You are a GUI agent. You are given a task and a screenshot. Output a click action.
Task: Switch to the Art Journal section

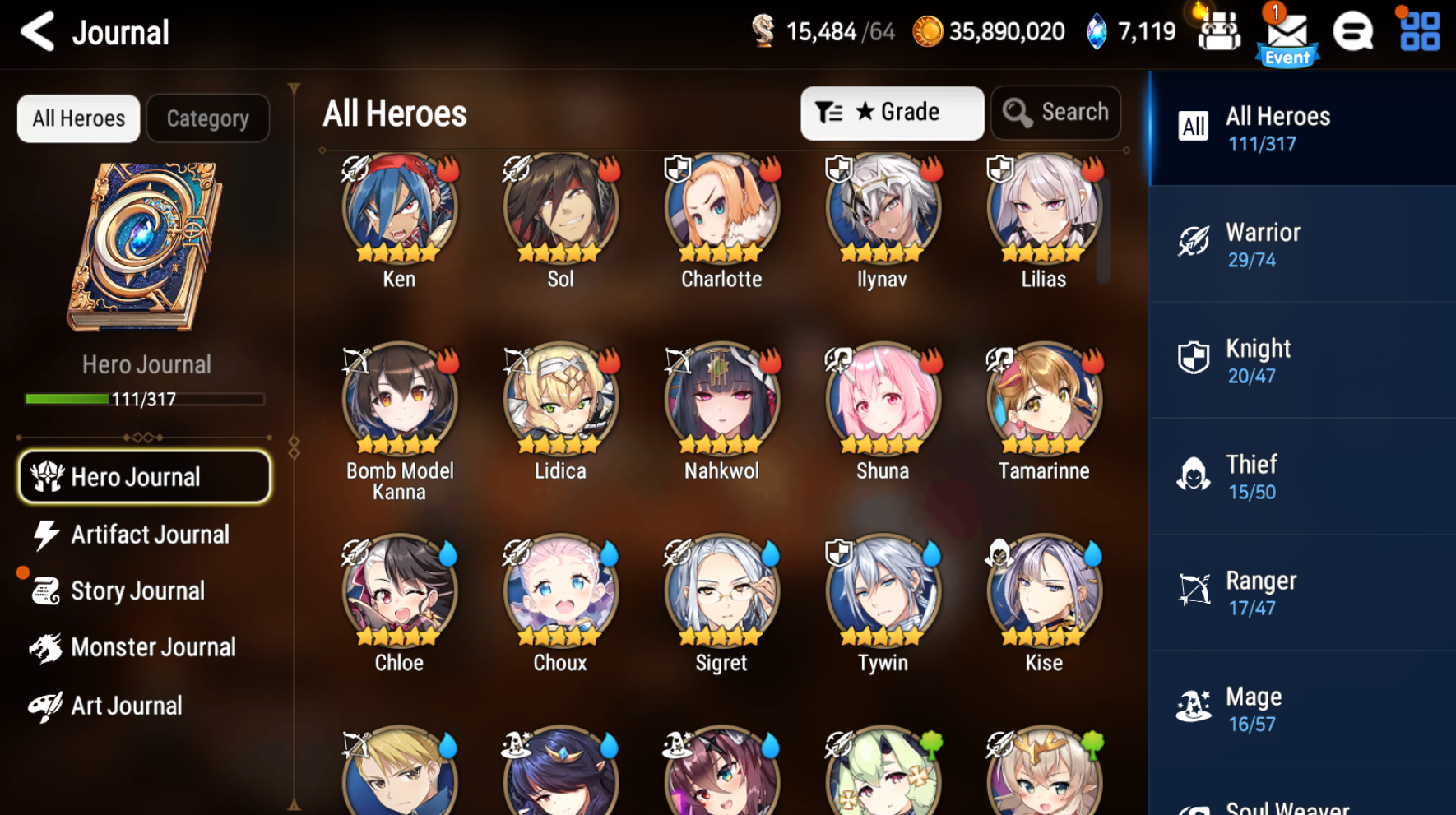coord(126,705)
